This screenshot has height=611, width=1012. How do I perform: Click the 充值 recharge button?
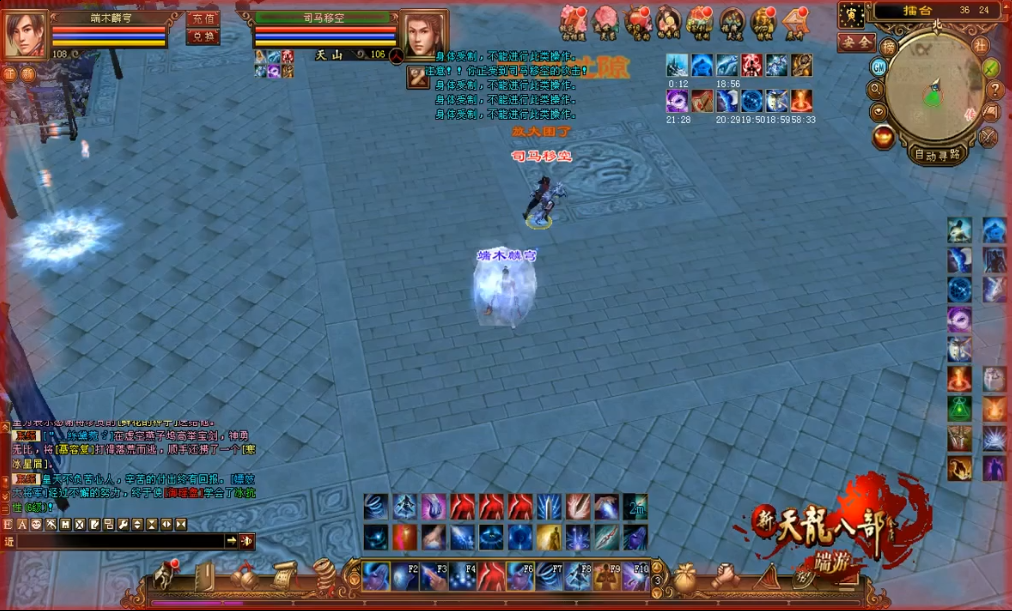click(203, 19)
